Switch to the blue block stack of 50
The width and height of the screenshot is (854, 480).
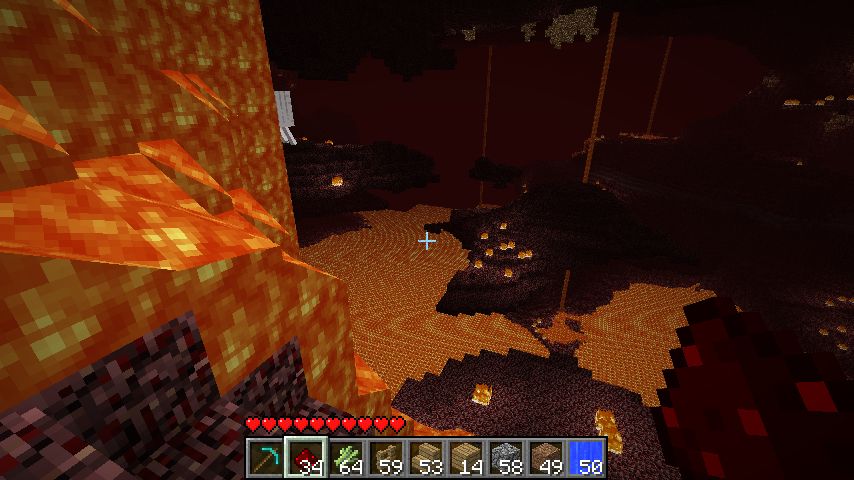pyautogui.click(x=586, y=457)
